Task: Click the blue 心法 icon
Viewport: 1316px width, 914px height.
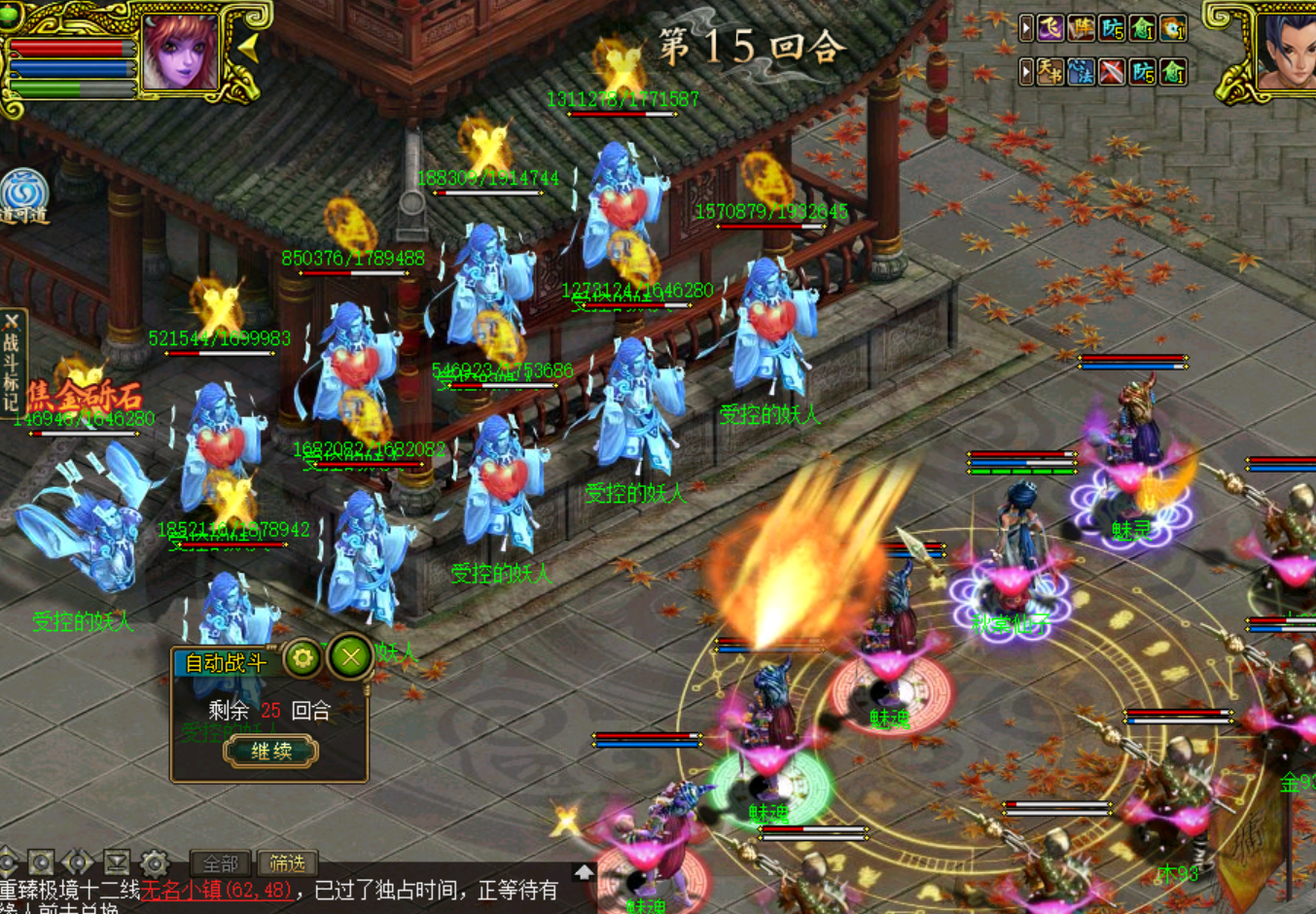Action: click(1082, 71)
